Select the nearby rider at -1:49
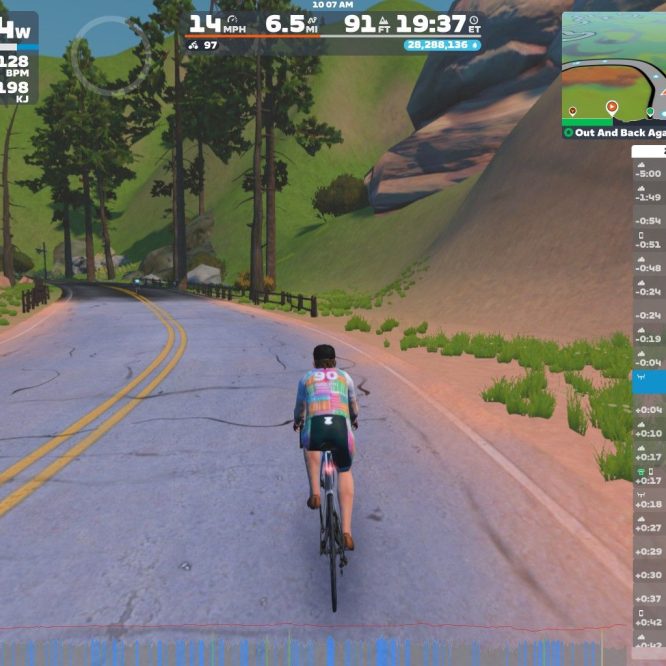Screen dimensions: 666x666 (649, 195)
